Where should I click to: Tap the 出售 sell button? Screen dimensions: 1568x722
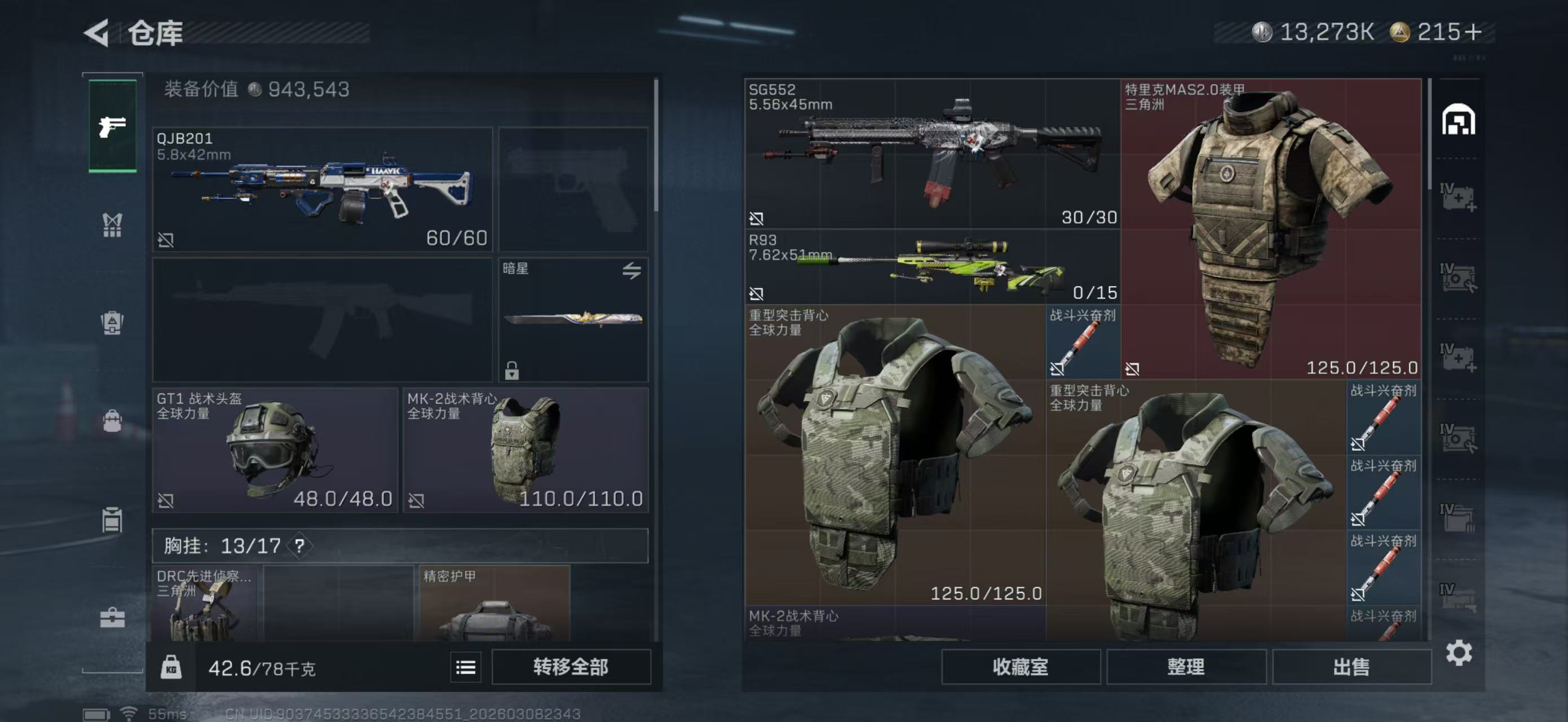[1351, 667]
